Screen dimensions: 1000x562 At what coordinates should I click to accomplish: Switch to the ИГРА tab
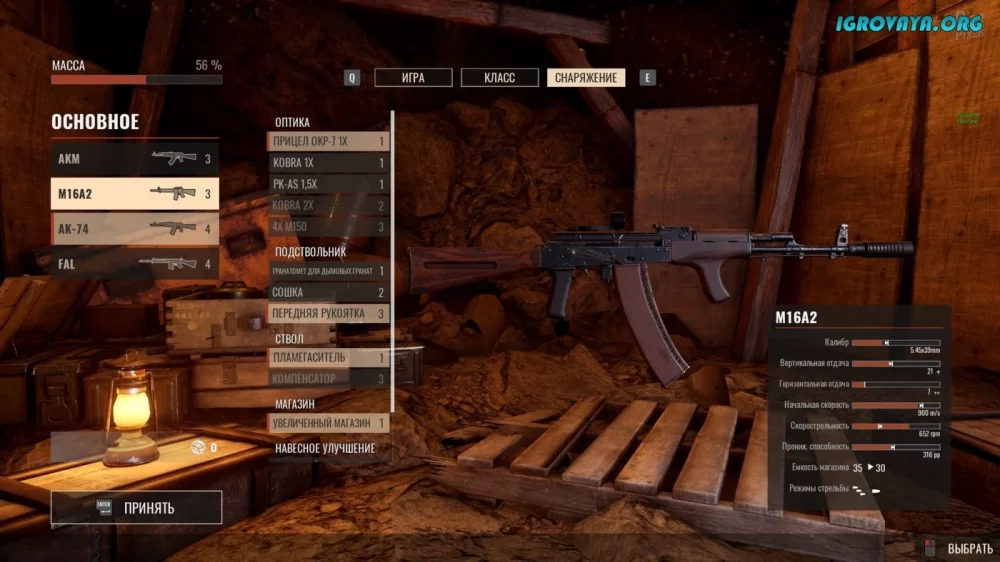point(413,78)
